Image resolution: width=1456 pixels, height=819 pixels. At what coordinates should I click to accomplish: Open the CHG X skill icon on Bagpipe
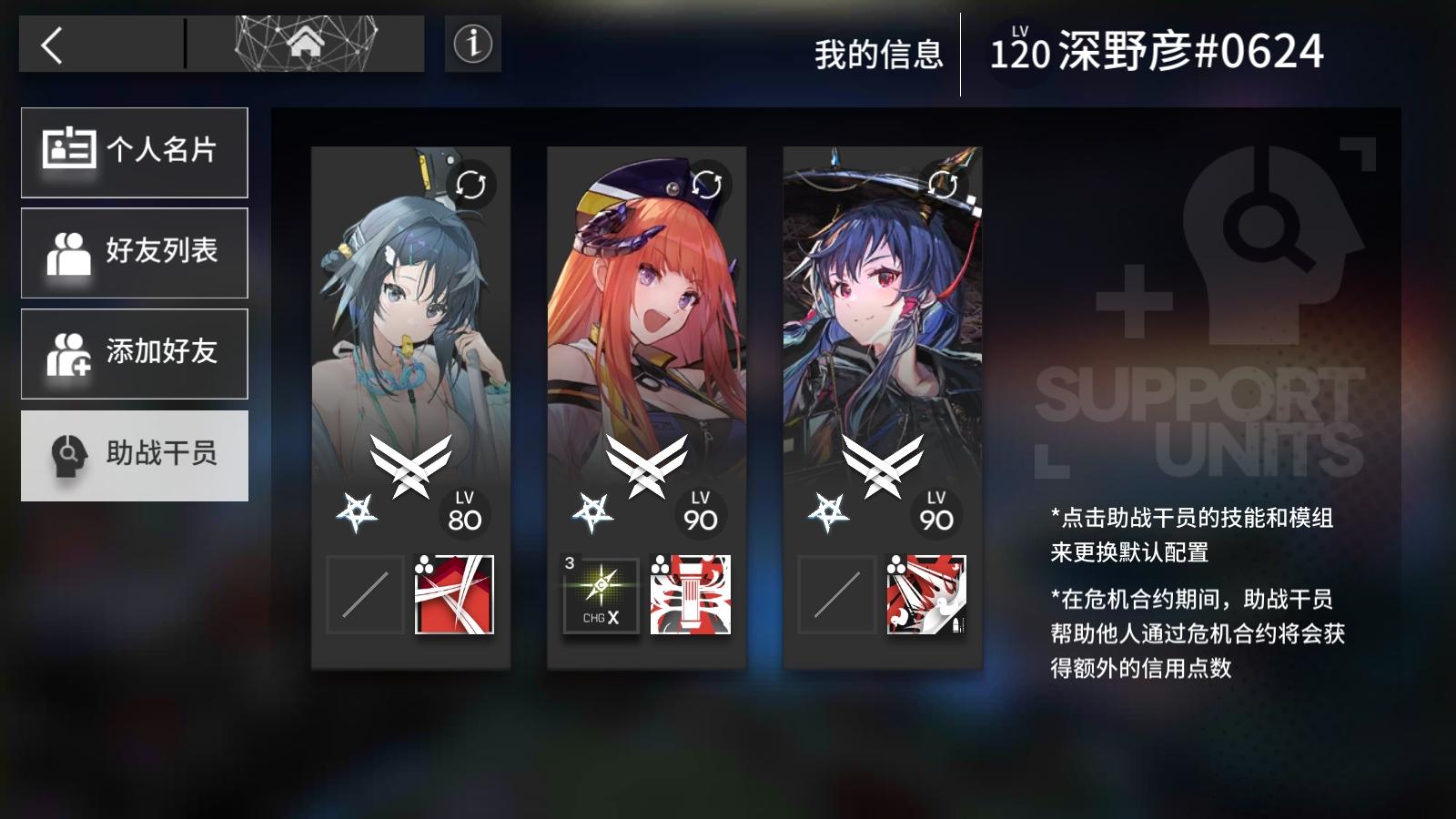click(x=602, y=593)
